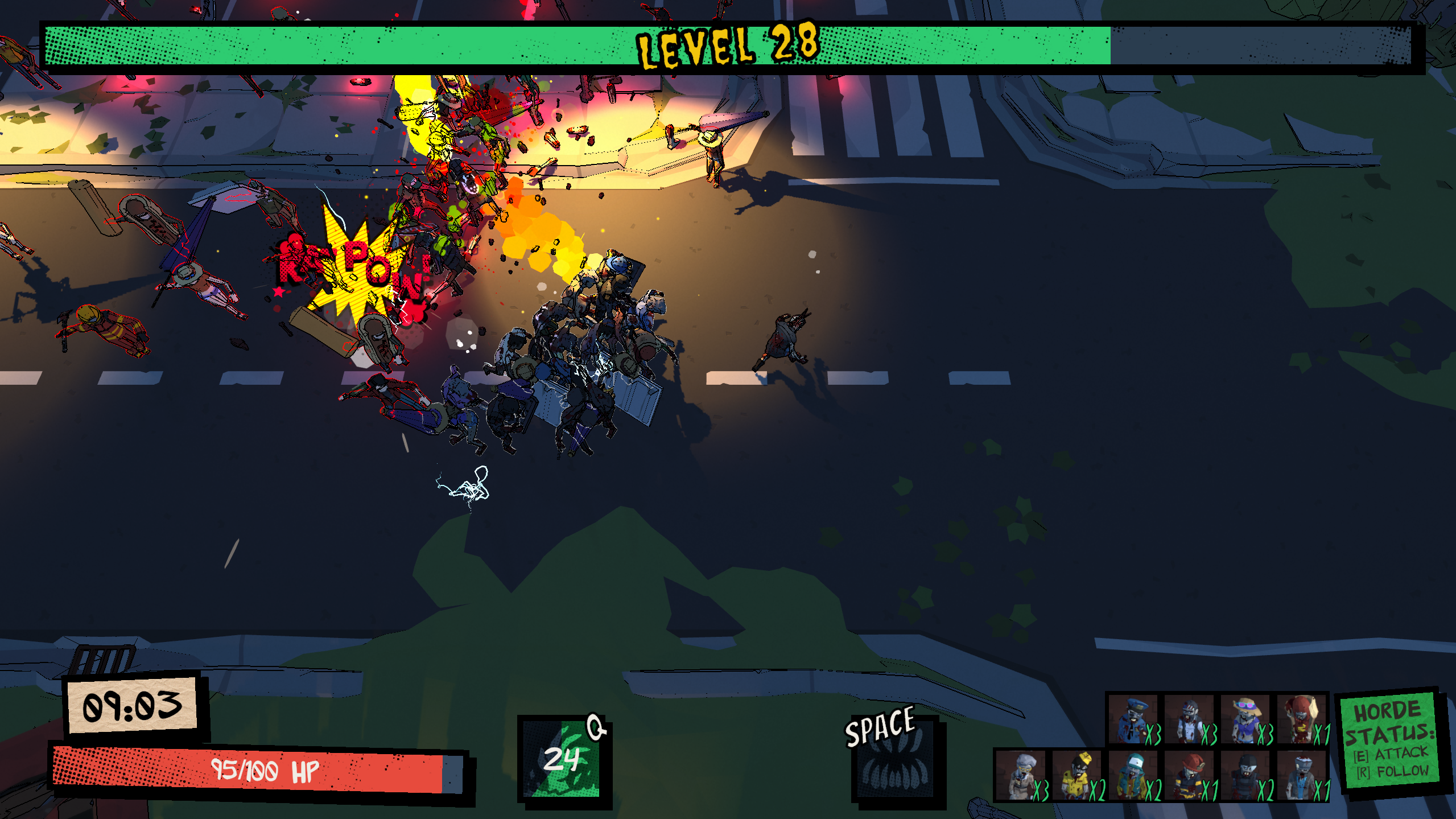Select the hot dog costume zombie portrait

[x=1301, y=719]
